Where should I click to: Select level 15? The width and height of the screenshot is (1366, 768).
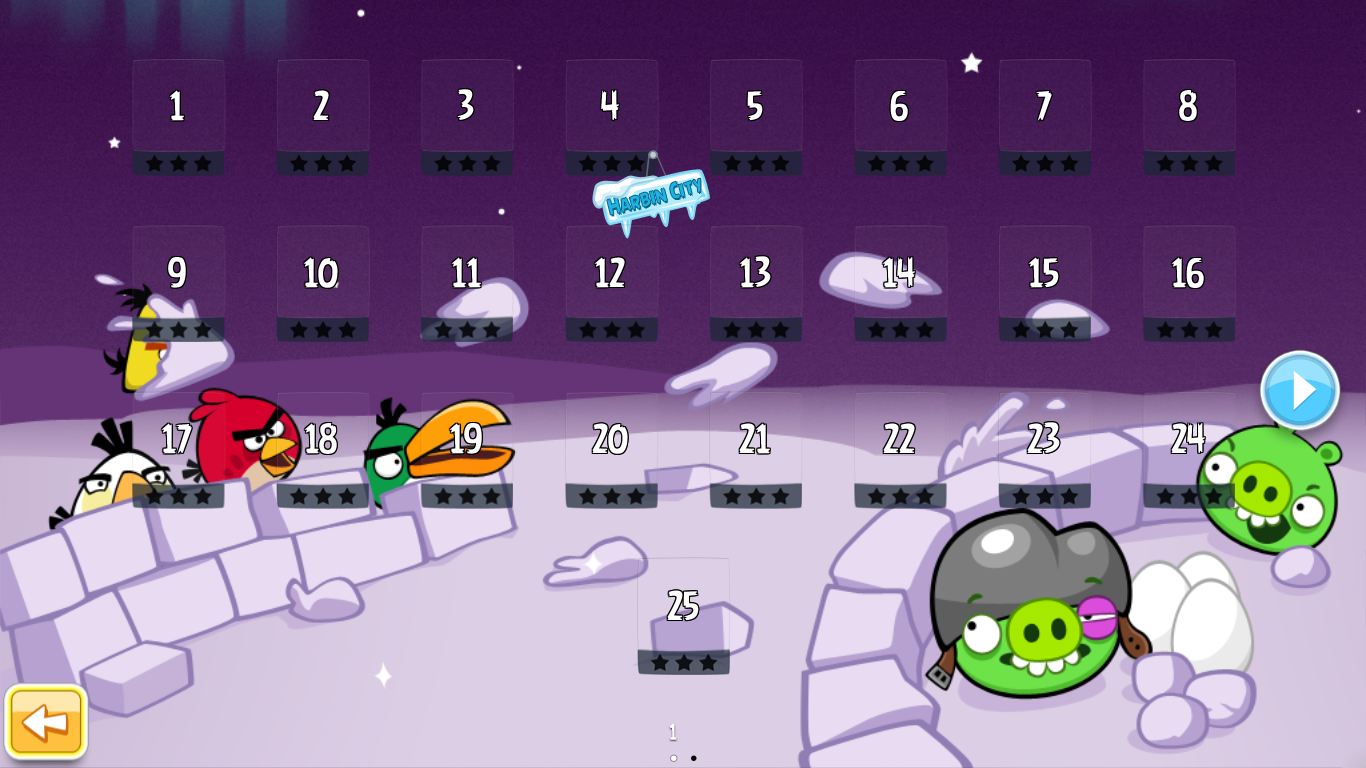coord(1045,283)
